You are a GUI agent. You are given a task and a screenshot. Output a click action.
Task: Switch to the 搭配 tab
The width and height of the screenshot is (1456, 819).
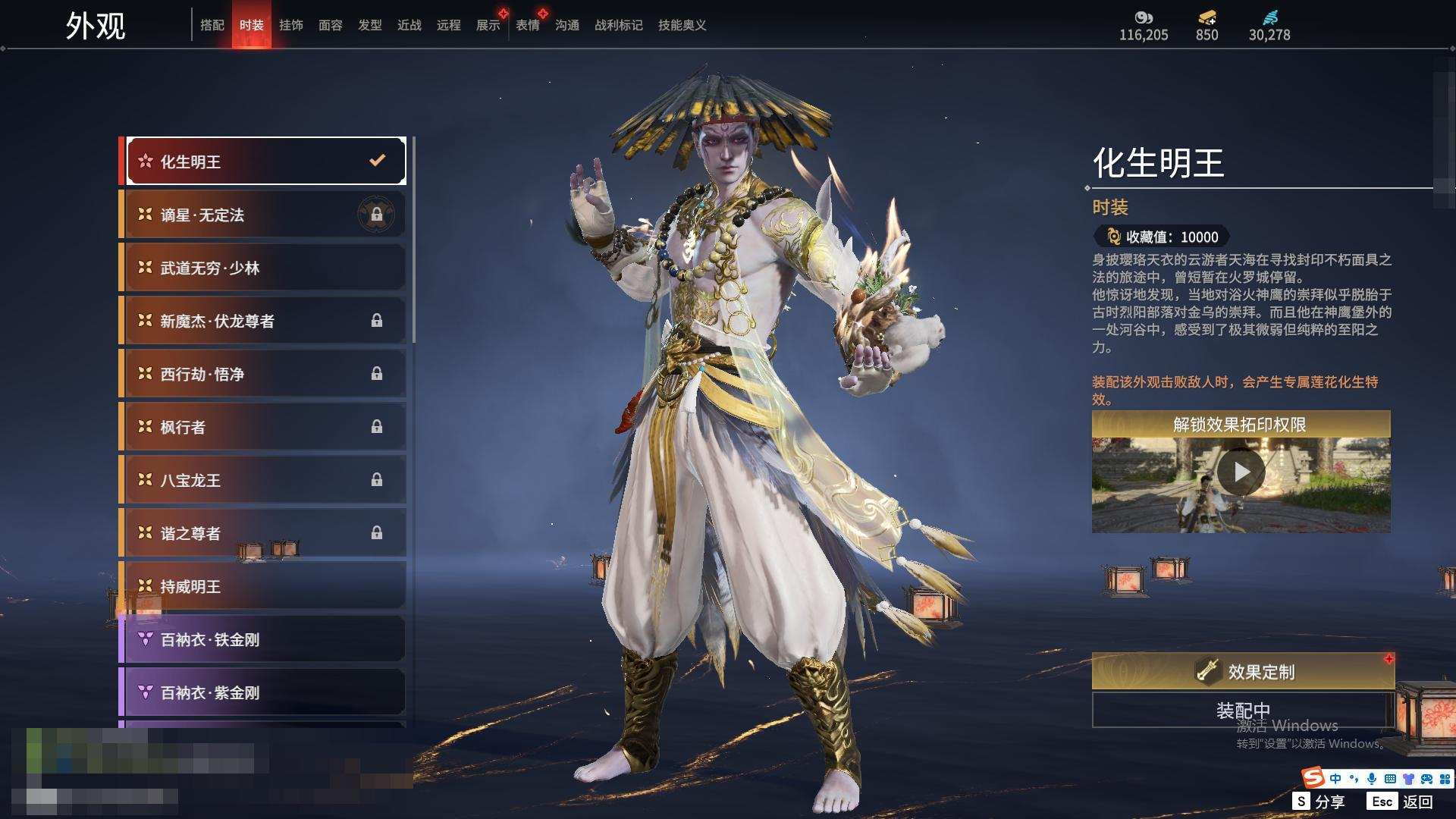coord(212,25)
